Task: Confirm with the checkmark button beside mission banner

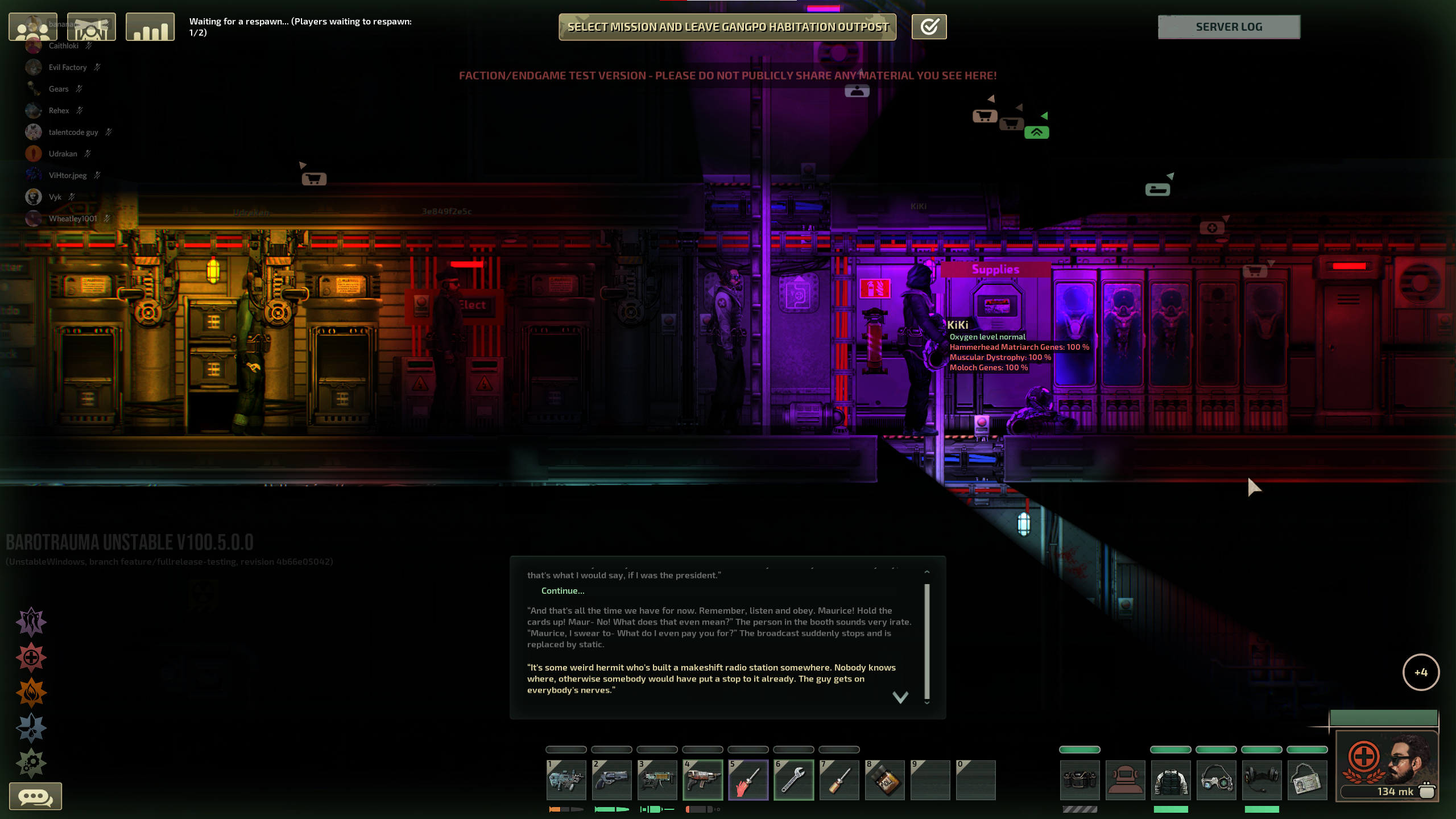Action: point(929,27)
